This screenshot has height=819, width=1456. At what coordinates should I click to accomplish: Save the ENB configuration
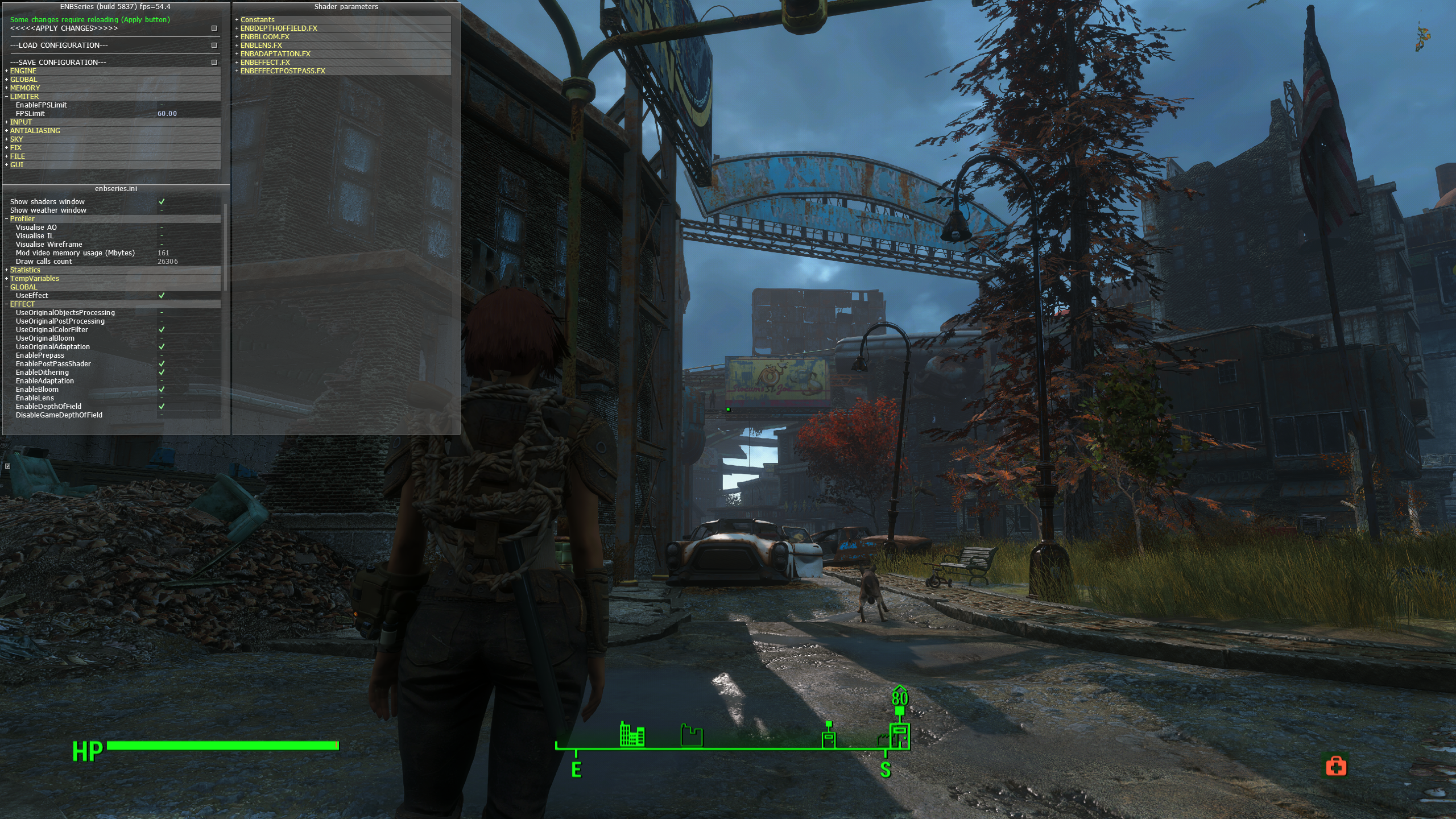(x=214, y=63)
